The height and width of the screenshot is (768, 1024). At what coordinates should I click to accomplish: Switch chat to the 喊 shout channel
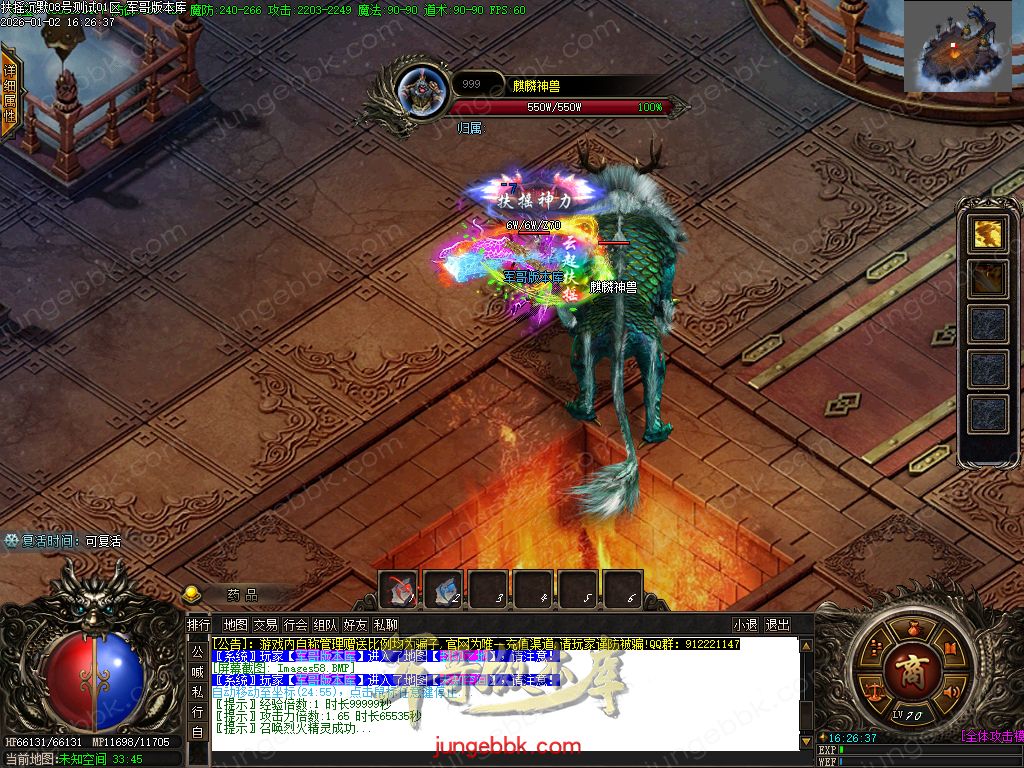pos(198,672)
